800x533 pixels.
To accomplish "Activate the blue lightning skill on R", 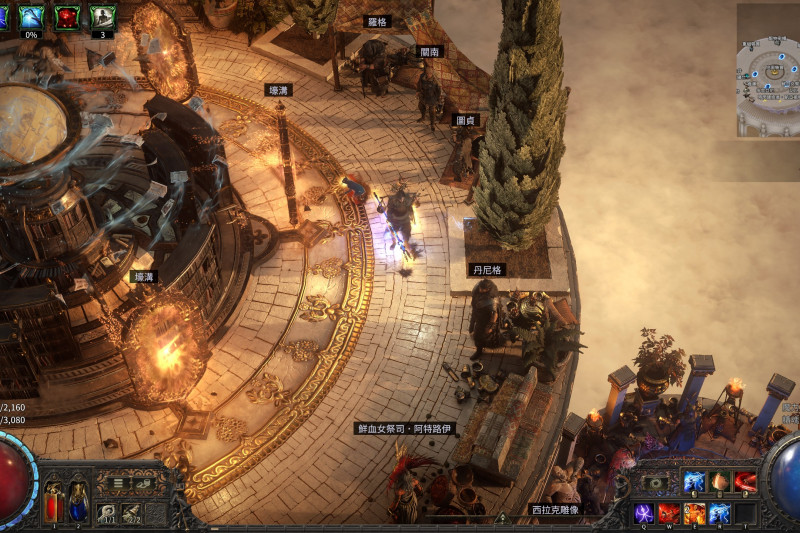I will click(719, 513).
